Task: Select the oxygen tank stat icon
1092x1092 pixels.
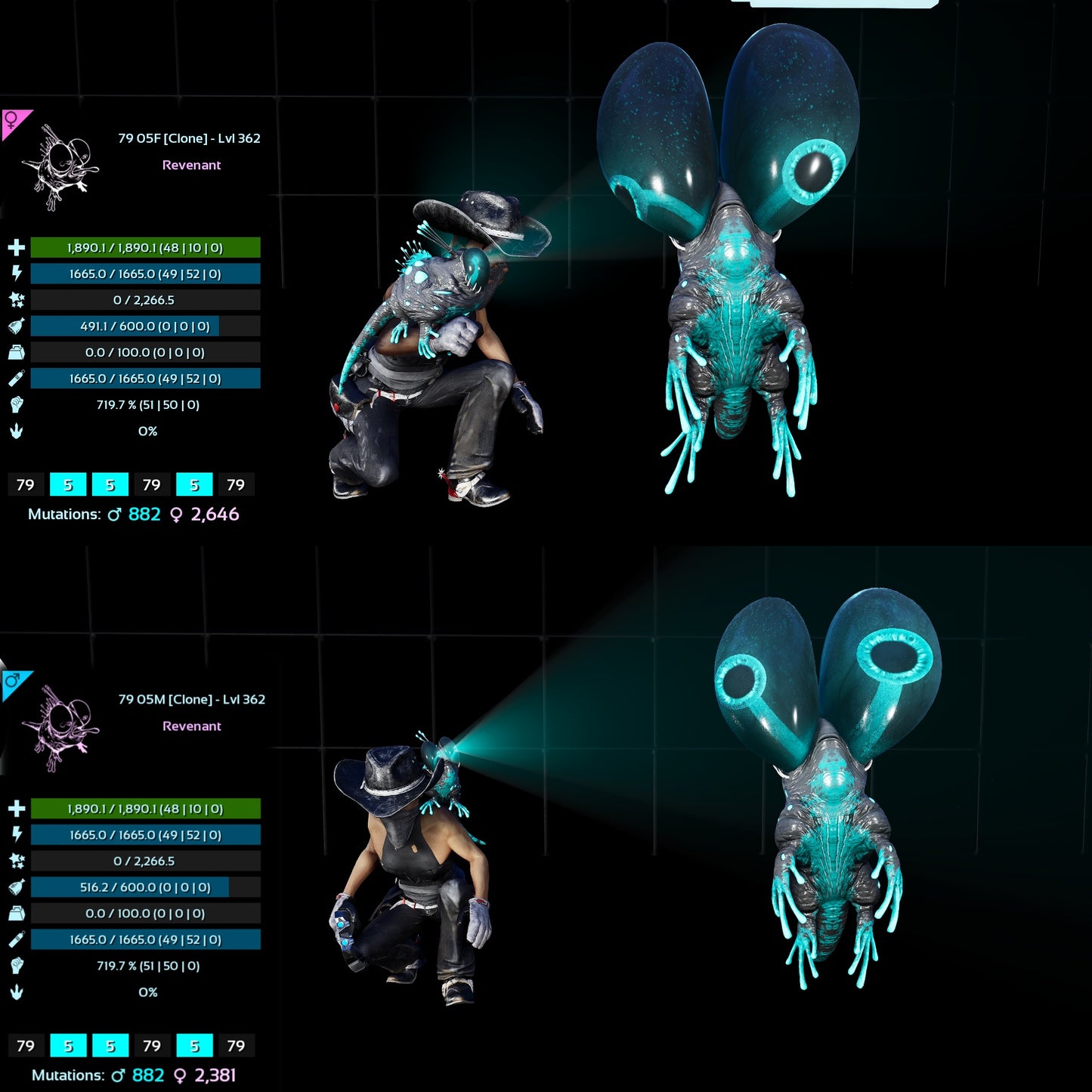Action: pyautogui.click(x=17, y=378)
